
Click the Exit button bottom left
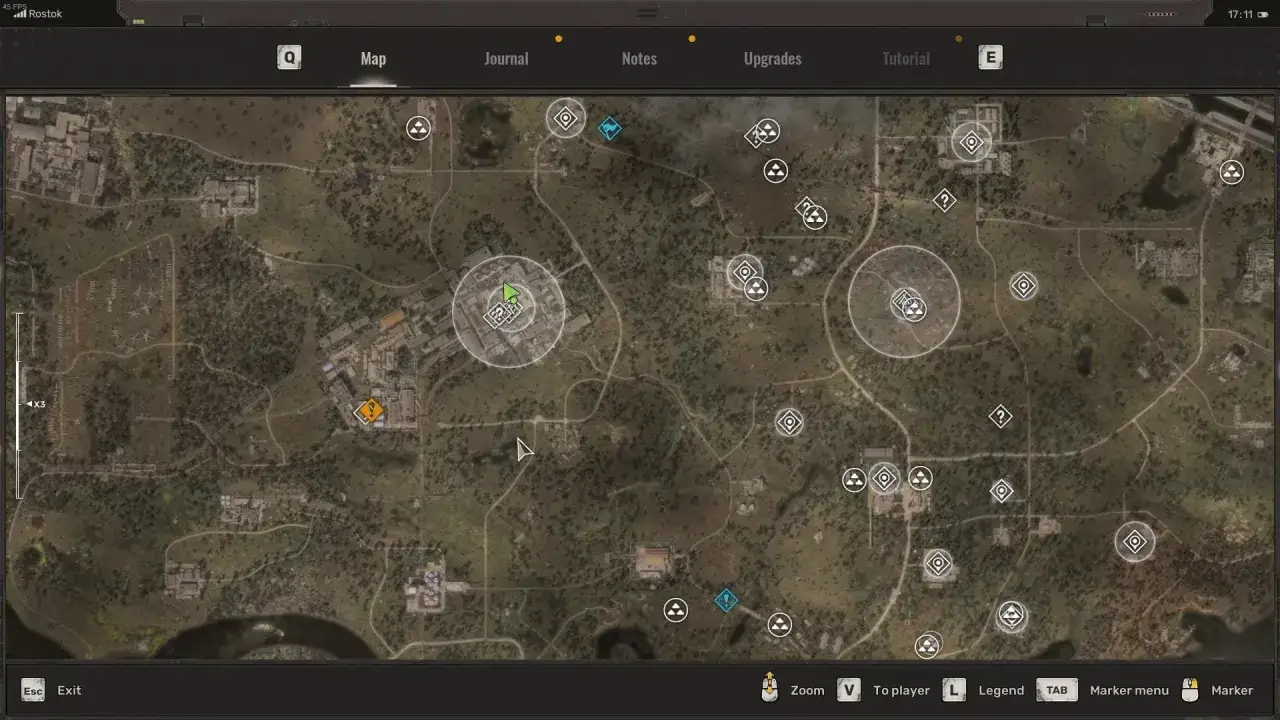pyautogui.click(x=55, y=690)
